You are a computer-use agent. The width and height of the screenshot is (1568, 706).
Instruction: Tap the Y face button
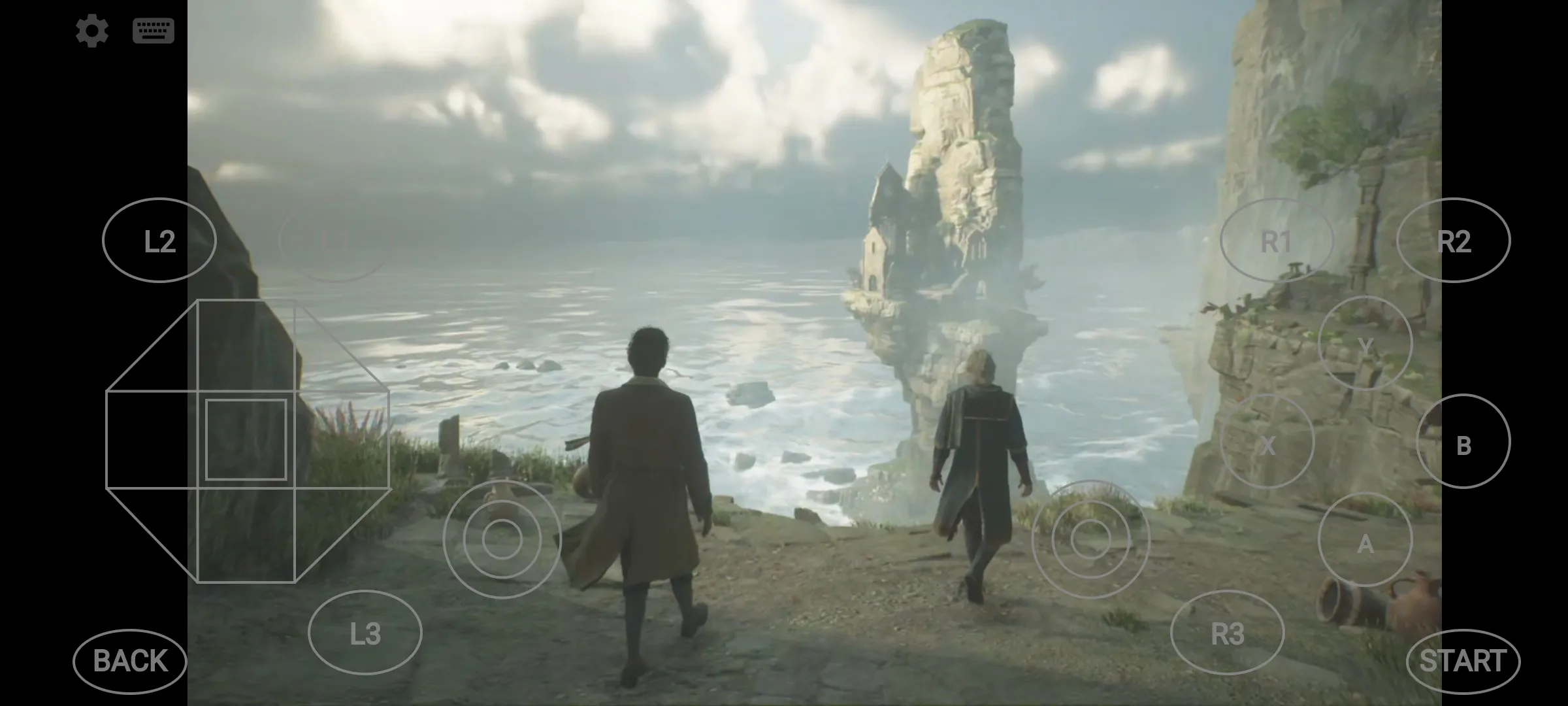point(1365,343)
